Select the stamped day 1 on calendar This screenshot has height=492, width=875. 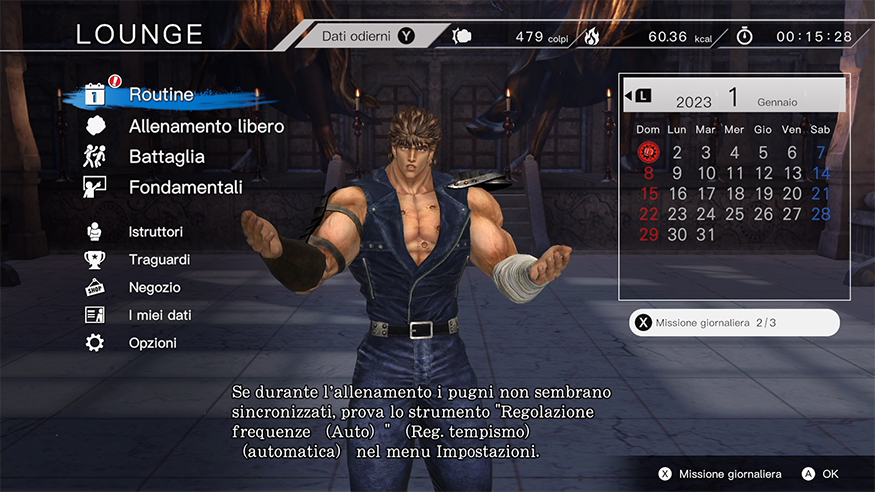648,153
